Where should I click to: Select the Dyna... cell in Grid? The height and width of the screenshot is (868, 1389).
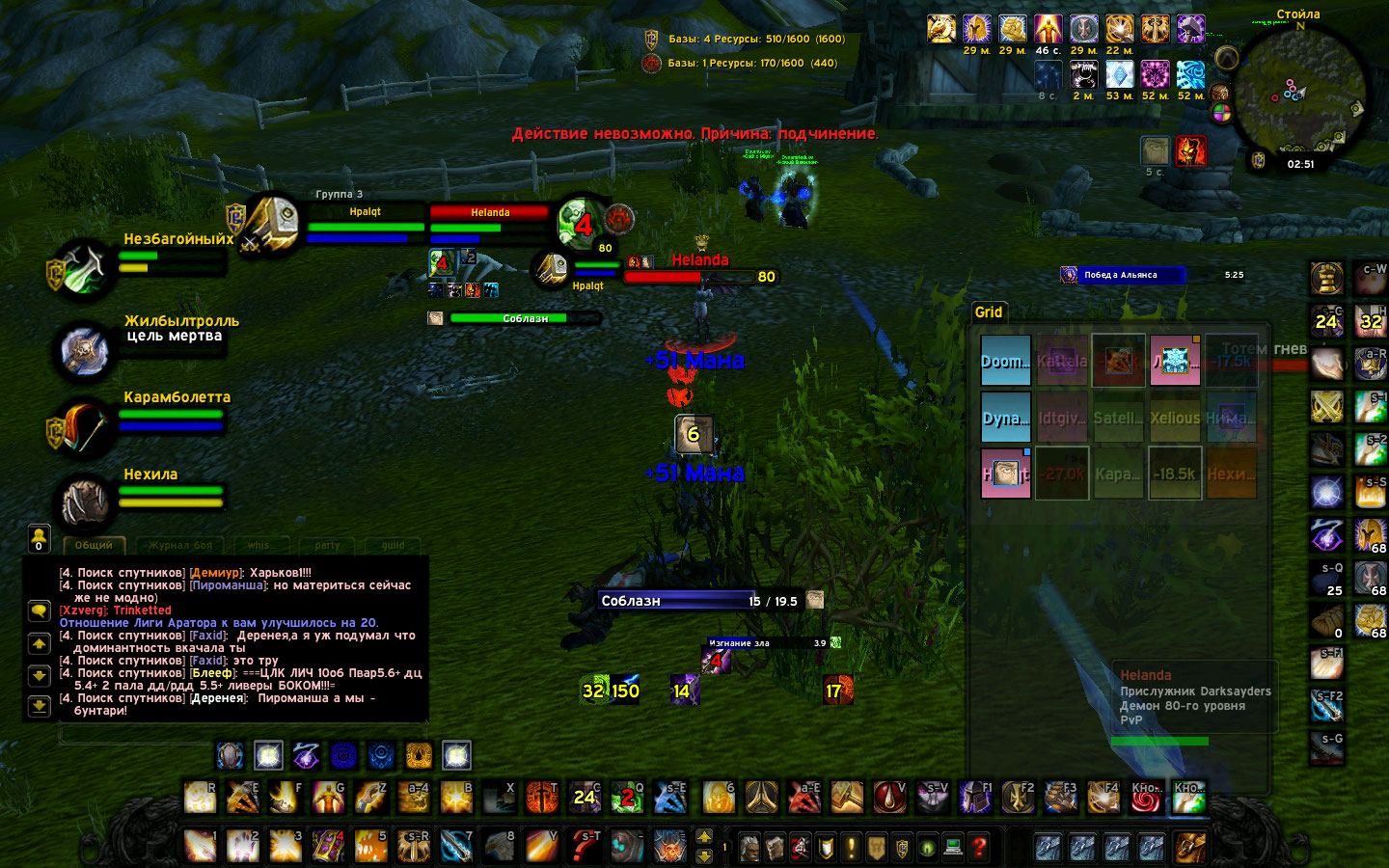click(x=1005, y=418)
